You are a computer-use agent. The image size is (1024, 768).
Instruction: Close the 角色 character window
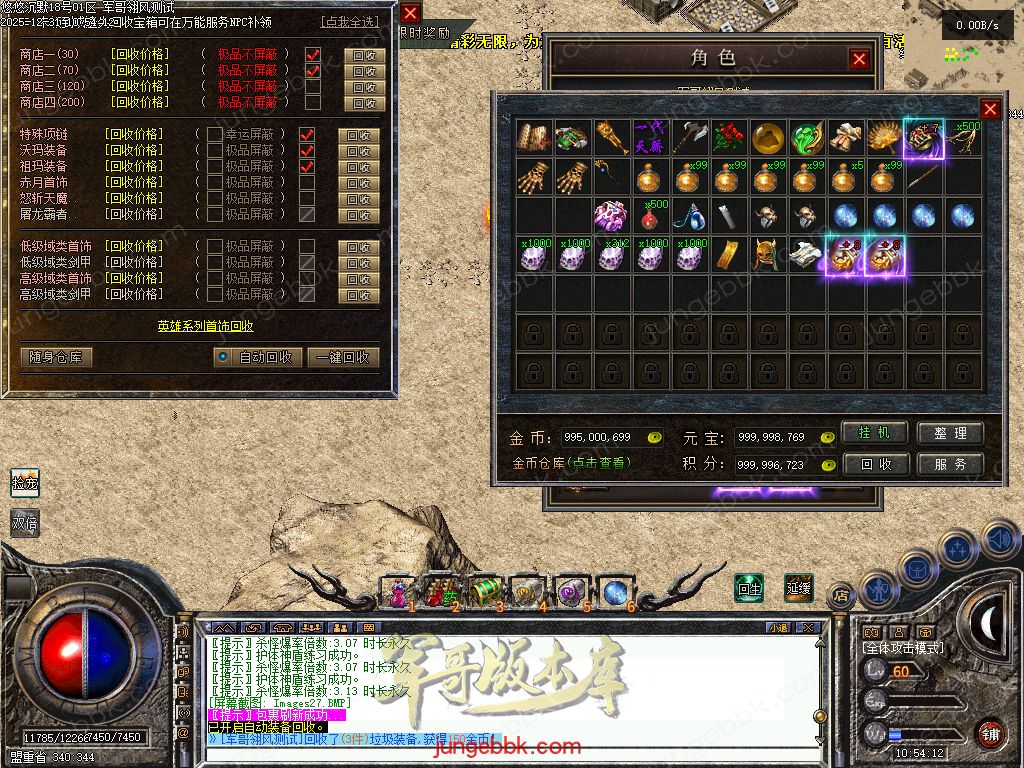859,59
